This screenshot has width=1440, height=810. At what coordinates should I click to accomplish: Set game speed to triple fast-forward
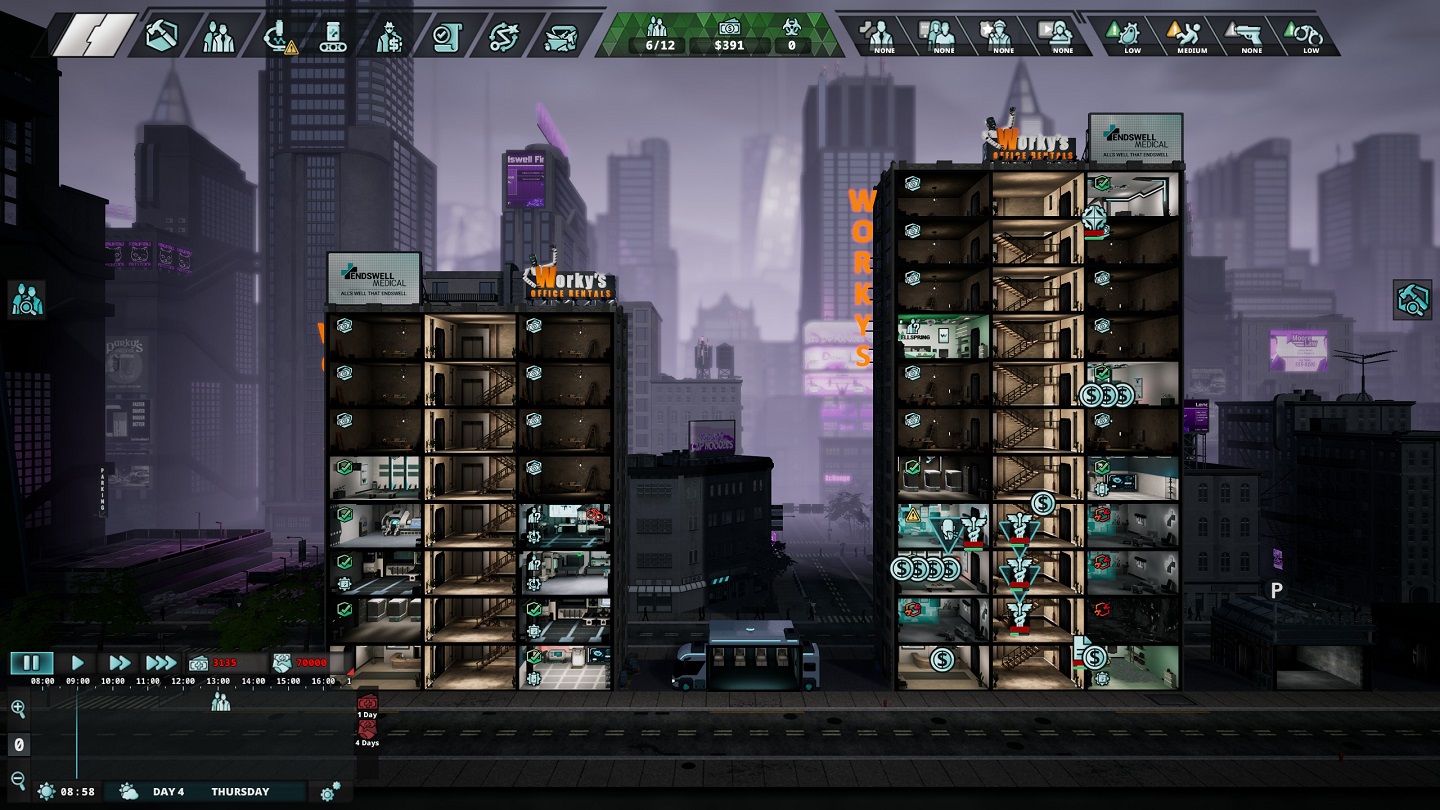160,662
